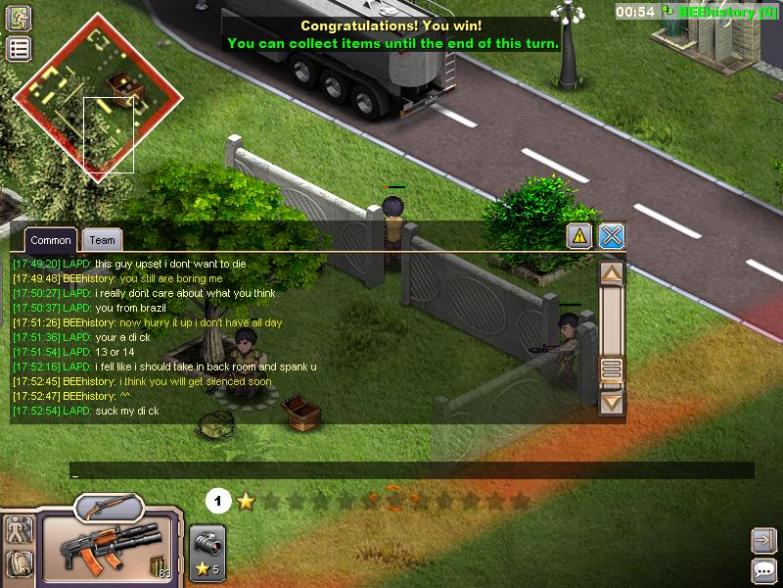Click the yellow warning triangle chat button
The width and height of the screenshot is (783, 588).
(580, 236)
